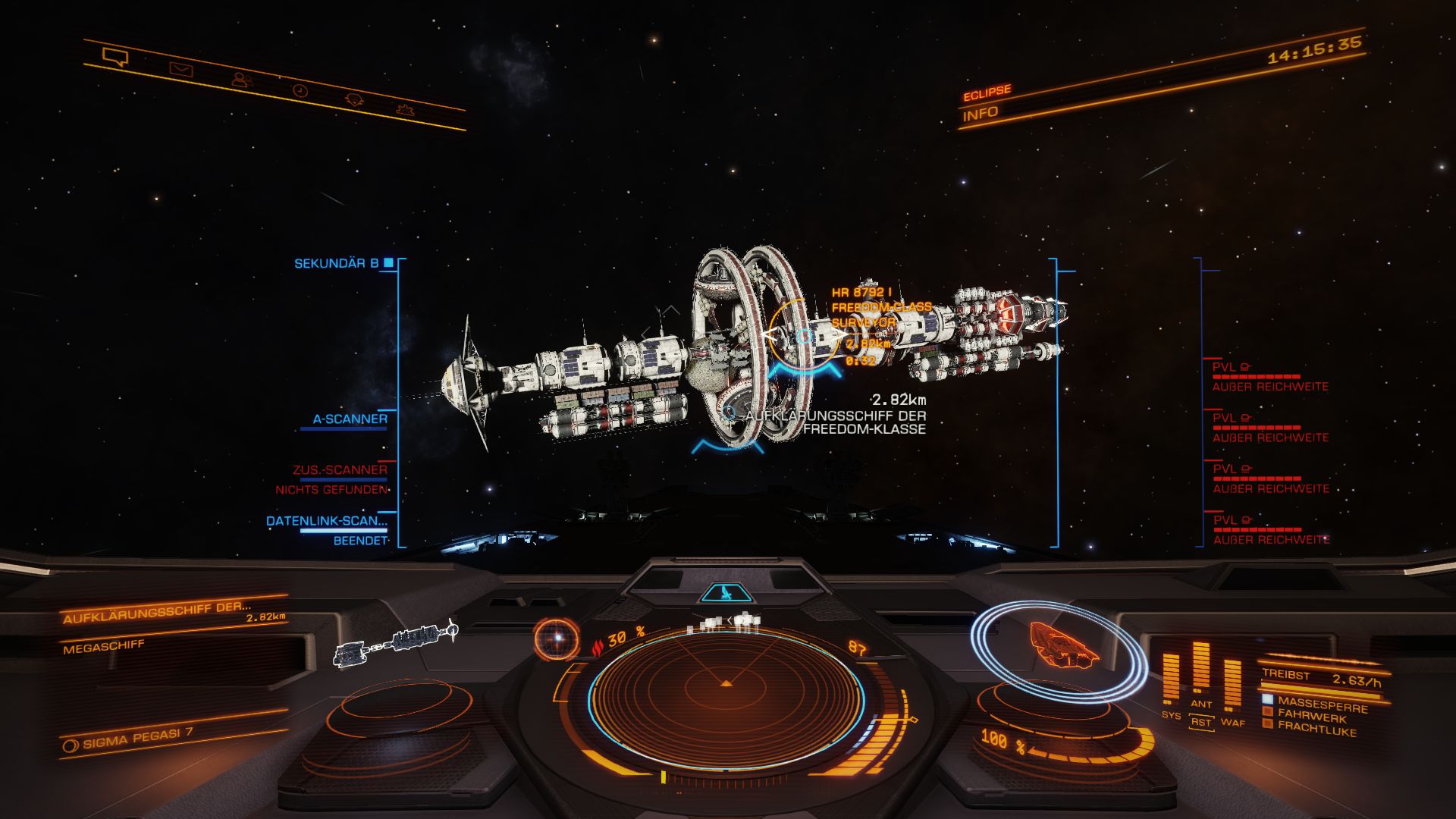
Task: Select the Zus.-Scanner module entry
Action: (340, 470)
